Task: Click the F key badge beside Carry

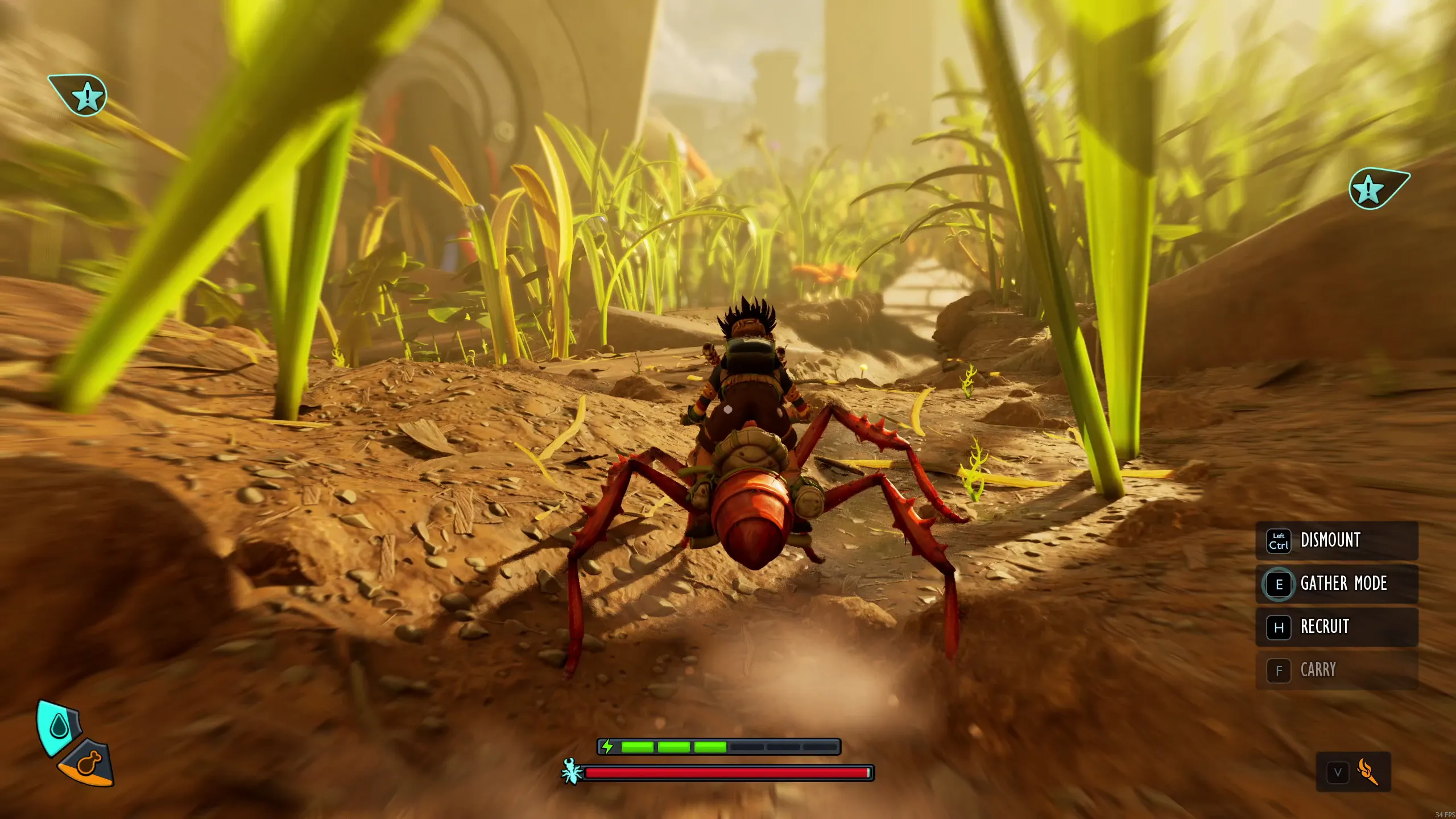Action: click(x=1279, y=670)
